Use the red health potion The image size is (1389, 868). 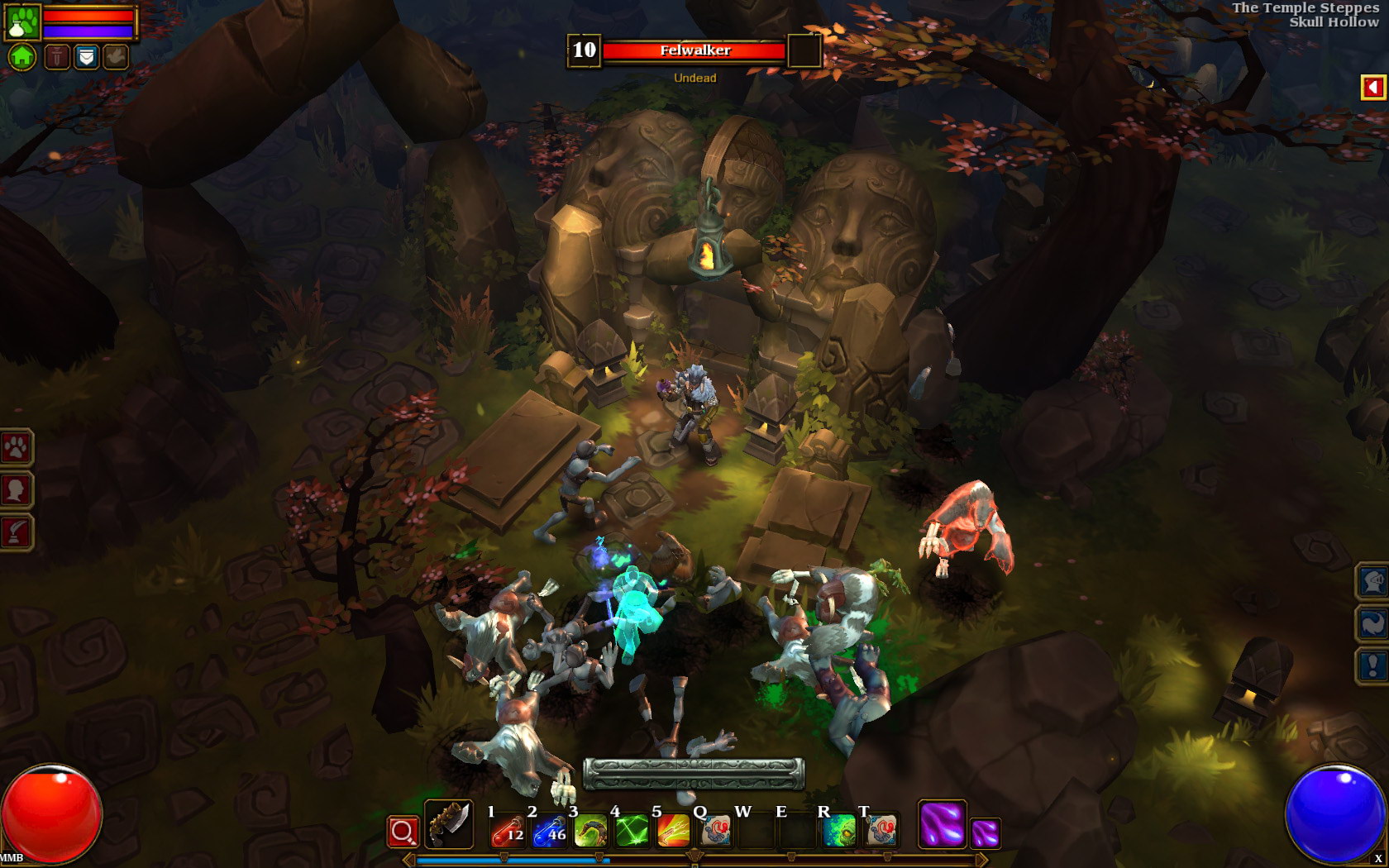coord(508,831)
